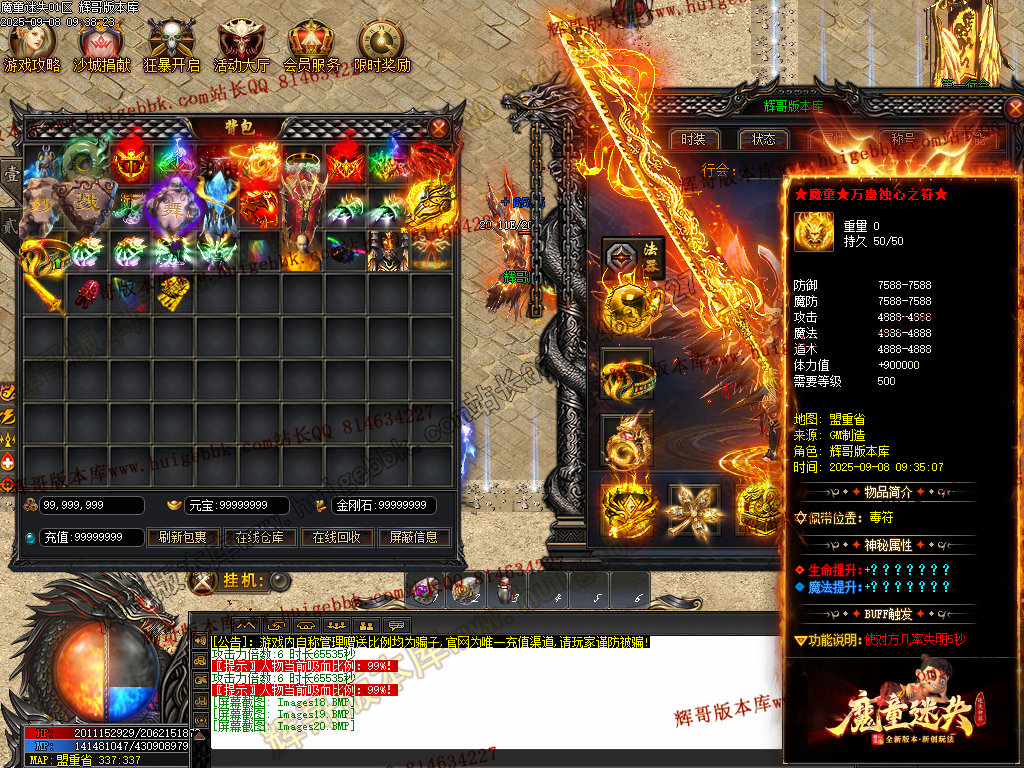
Task: Switch to the 时装 costume tab
Action: (693, 139)
